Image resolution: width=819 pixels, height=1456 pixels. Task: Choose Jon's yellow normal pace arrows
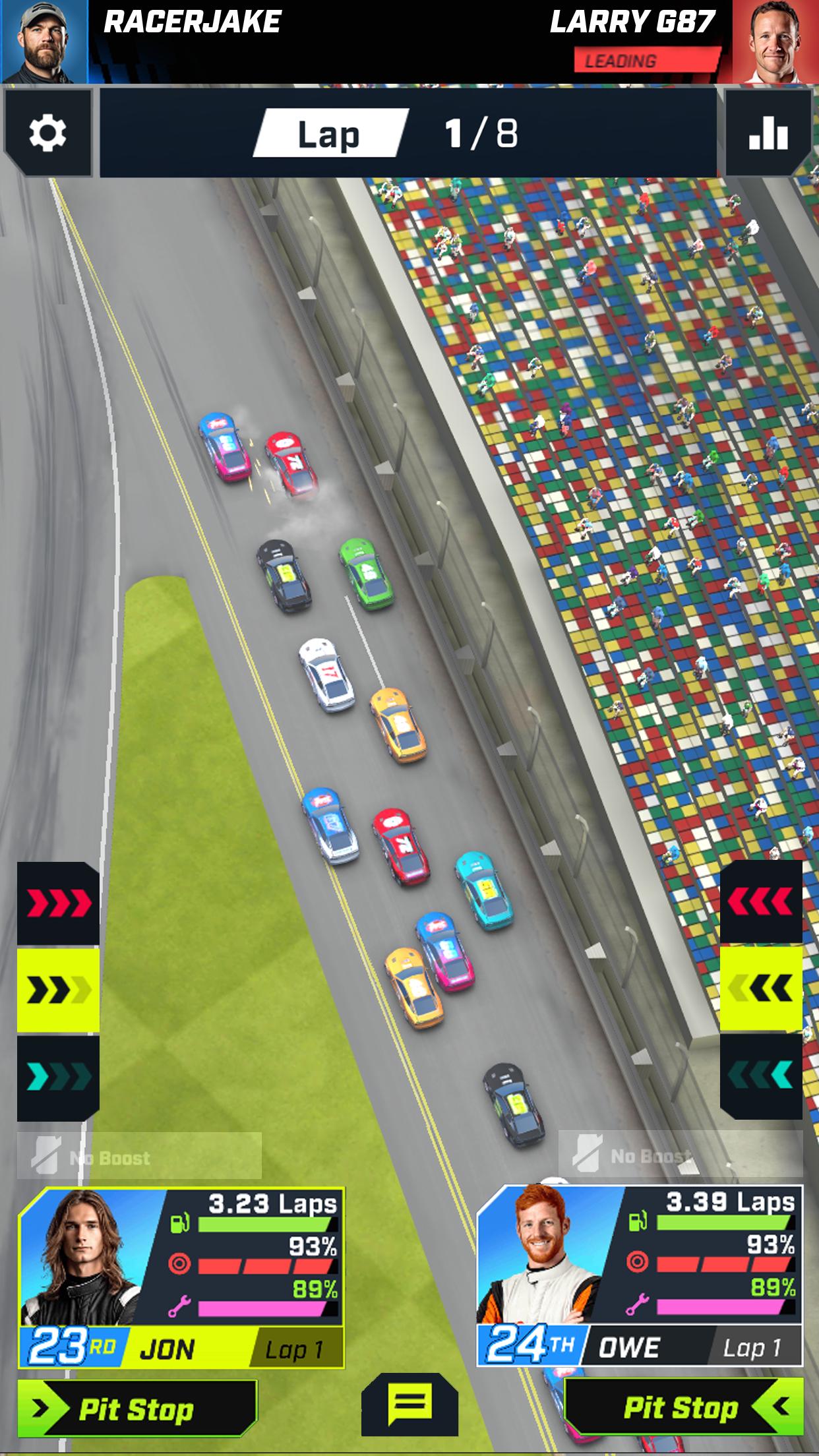(x=58, y=990)
